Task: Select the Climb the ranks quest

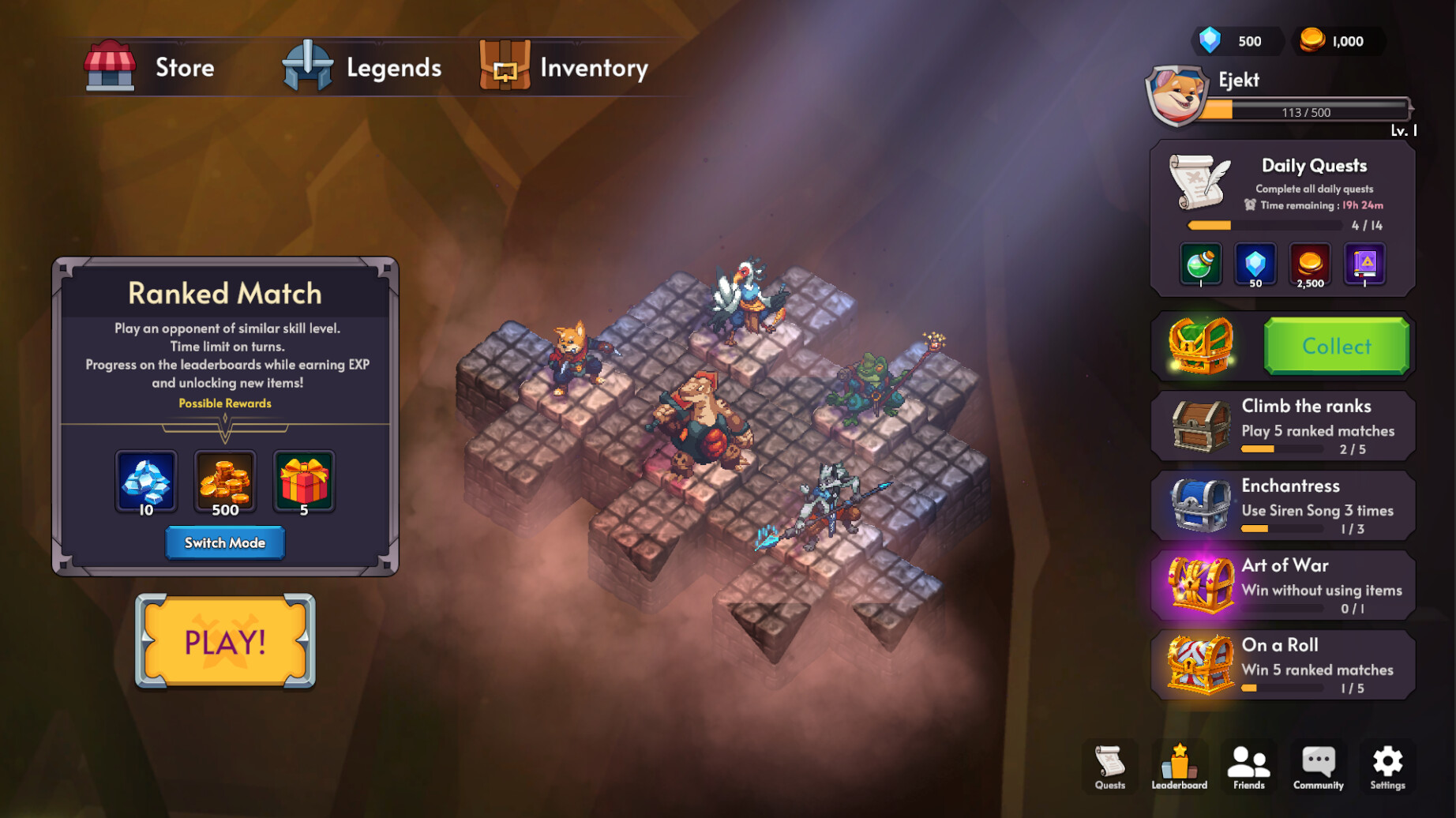Action: coord(1283,426)
